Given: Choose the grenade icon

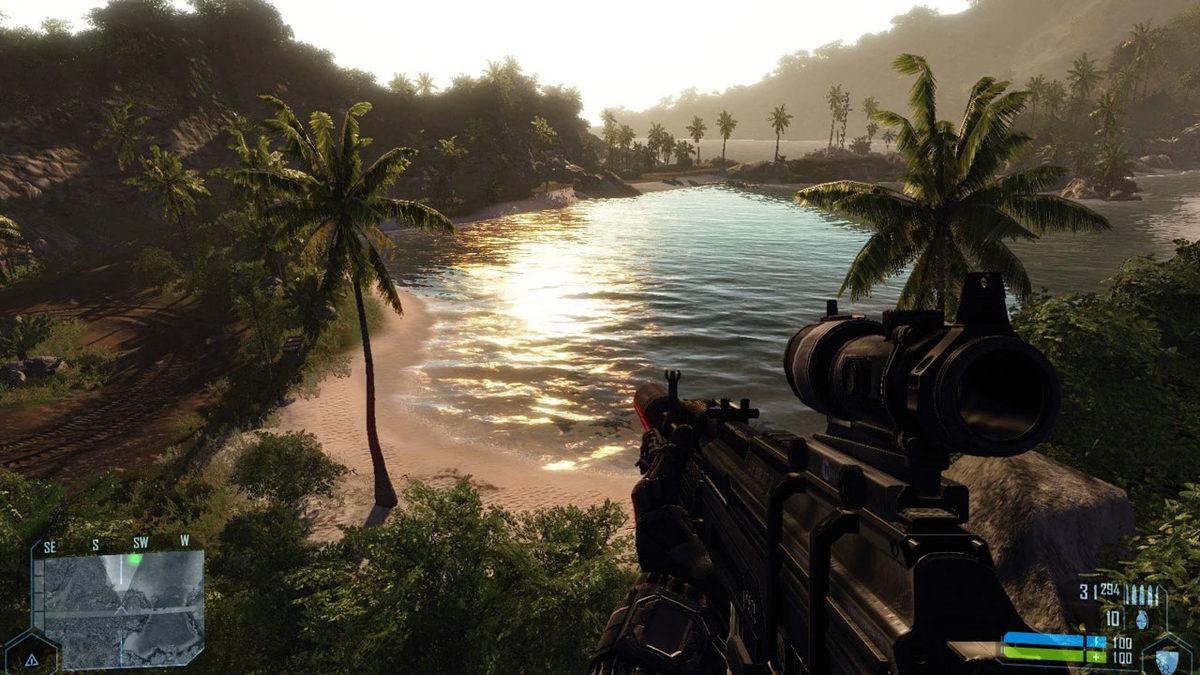Looking at the screenshot, I should (x=1143, y=620).
